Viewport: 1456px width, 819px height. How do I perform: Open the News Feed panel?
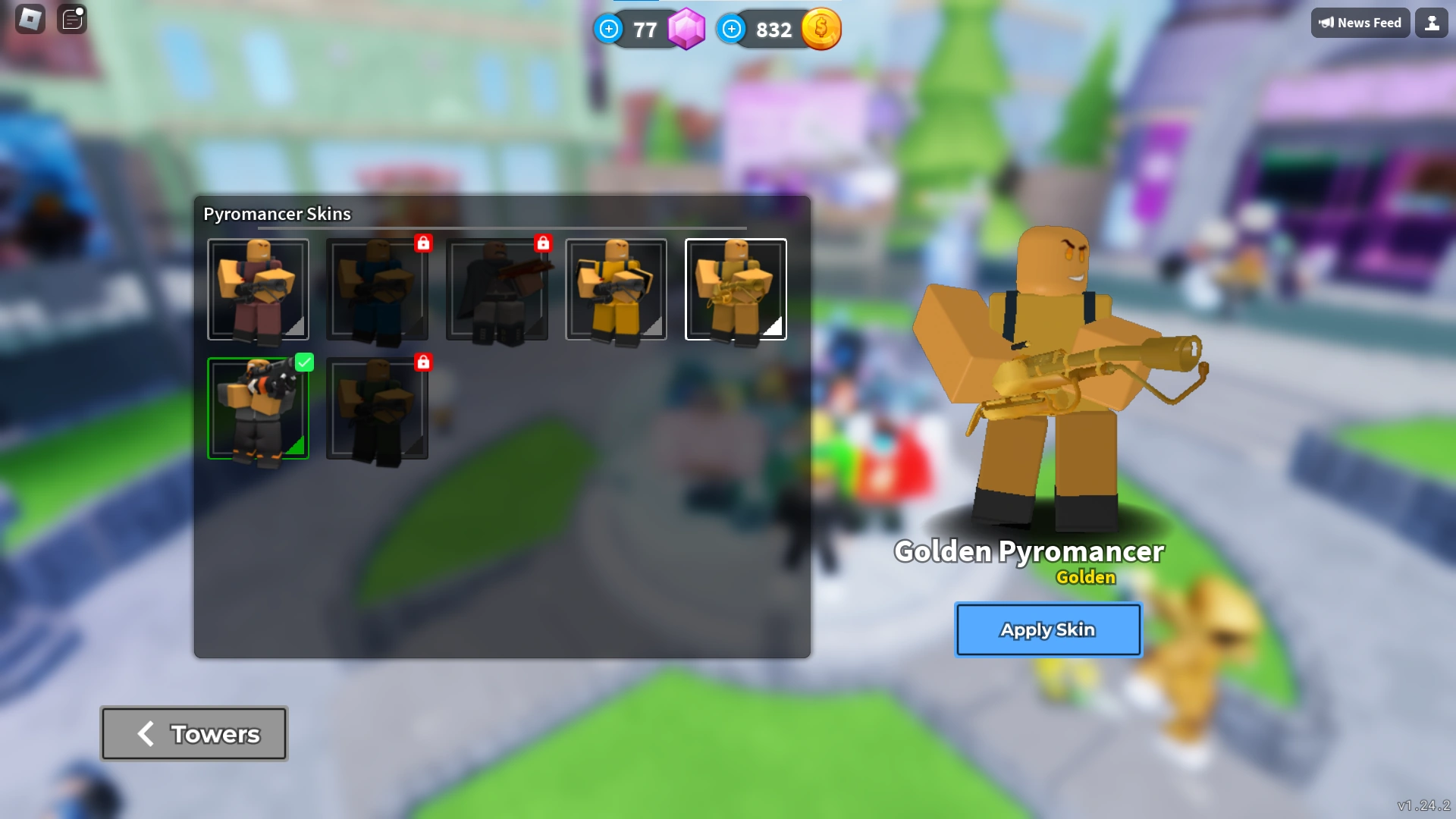pos(1360,22)
